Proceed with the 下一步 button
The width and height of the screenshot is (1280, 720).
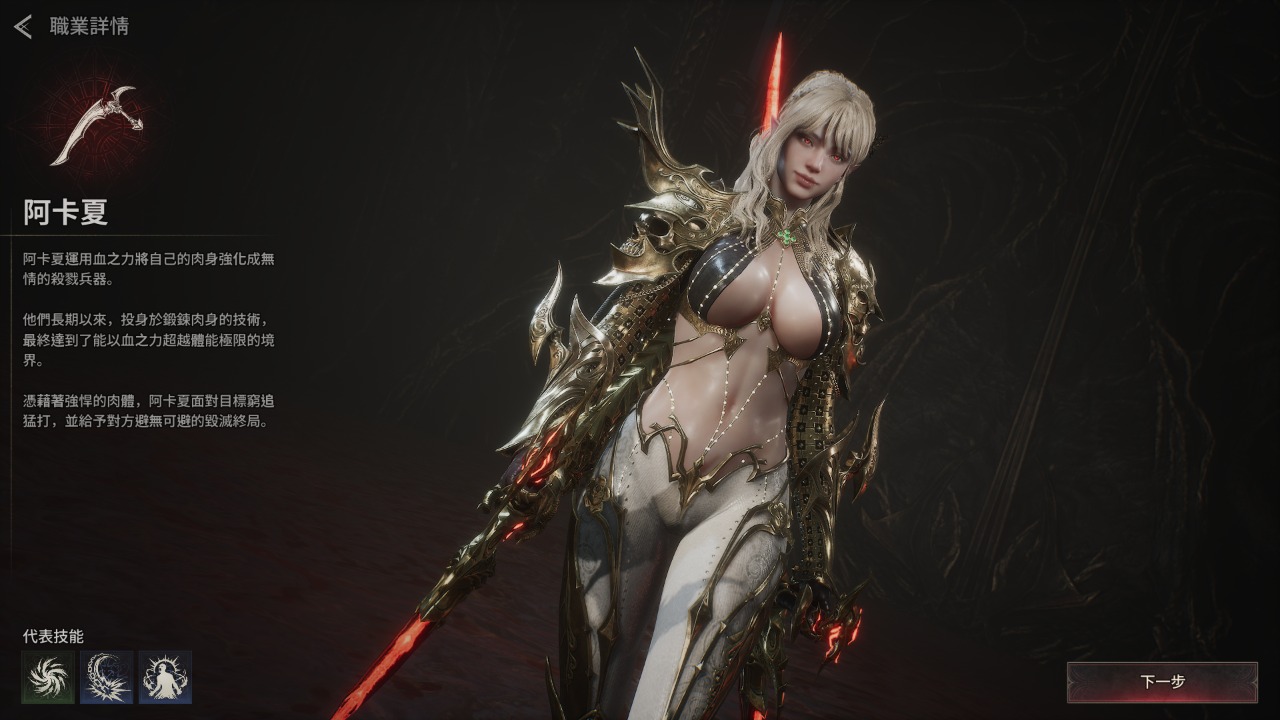[x=1162, y=682]
